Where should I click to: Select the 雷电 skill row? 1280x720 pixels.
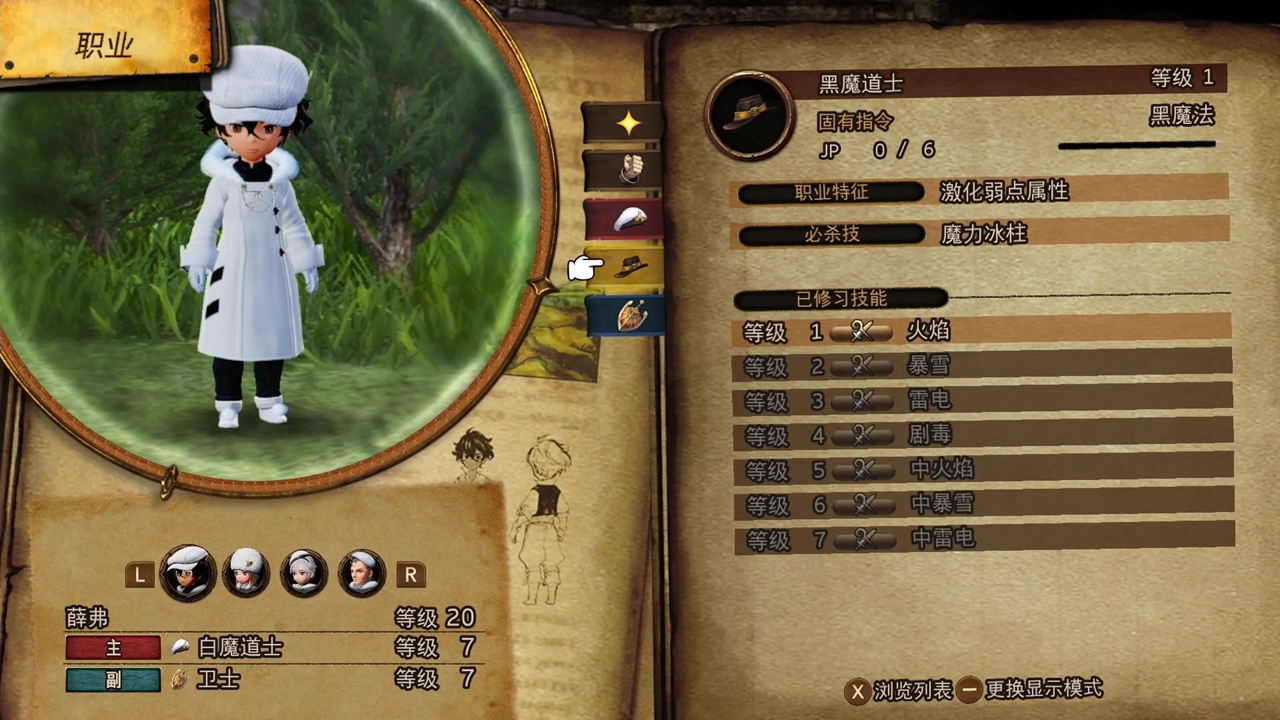tap(980, 400)
